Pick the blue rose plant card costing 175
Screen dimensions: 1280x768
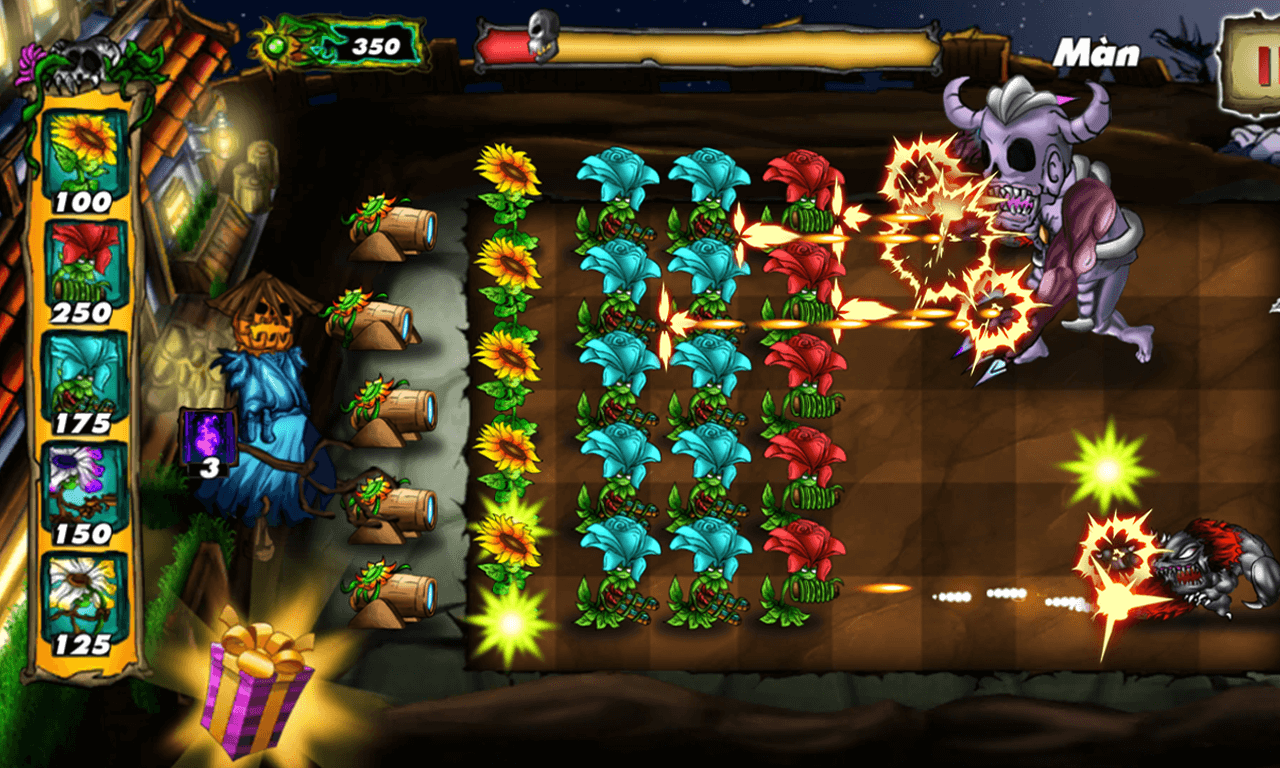pyautogui.click(x=85, y=378)
